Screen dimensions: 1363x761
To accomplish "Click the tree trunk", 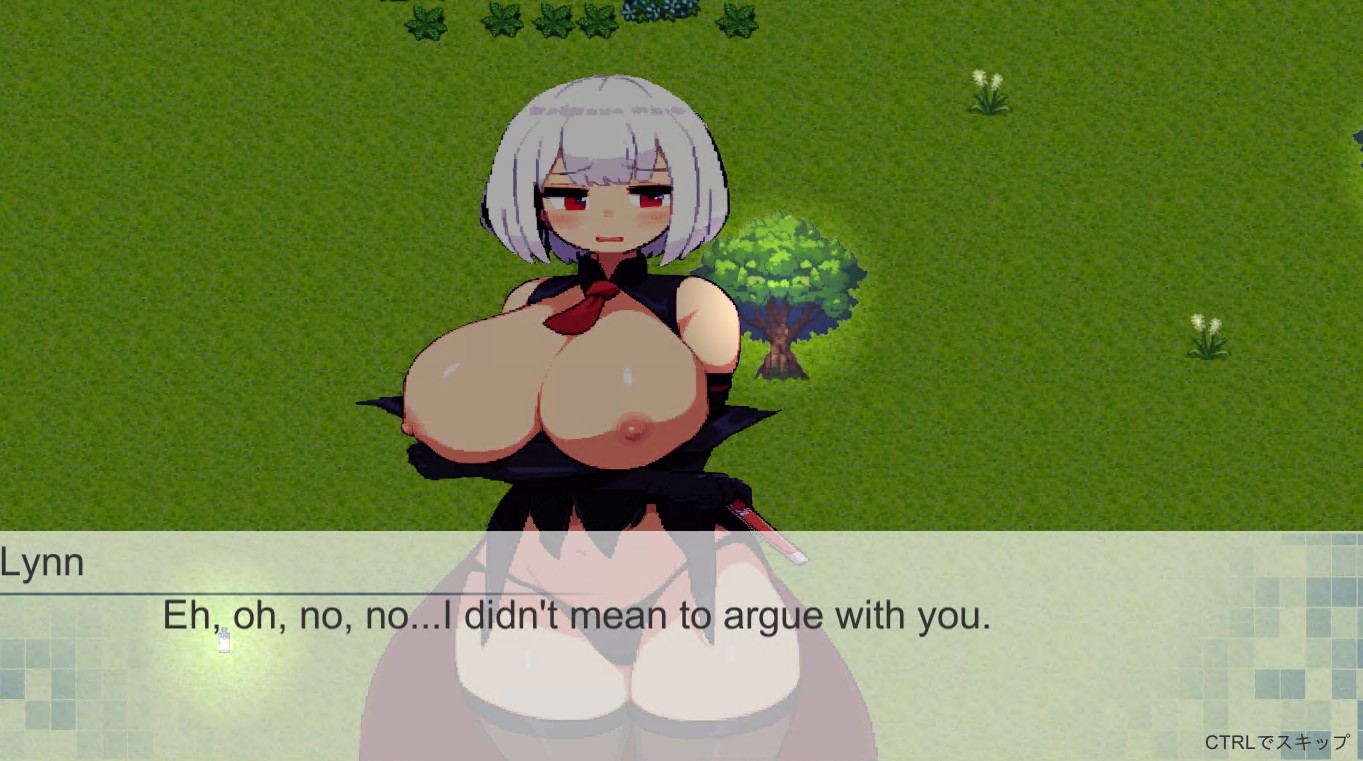I will click(781, 345).
